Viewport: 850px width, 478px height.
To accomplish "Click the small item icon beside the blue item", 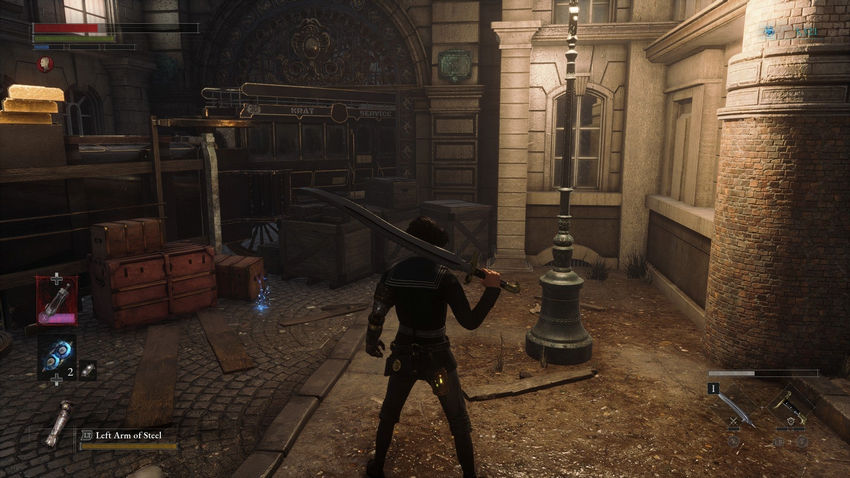I will coord(88,370).
